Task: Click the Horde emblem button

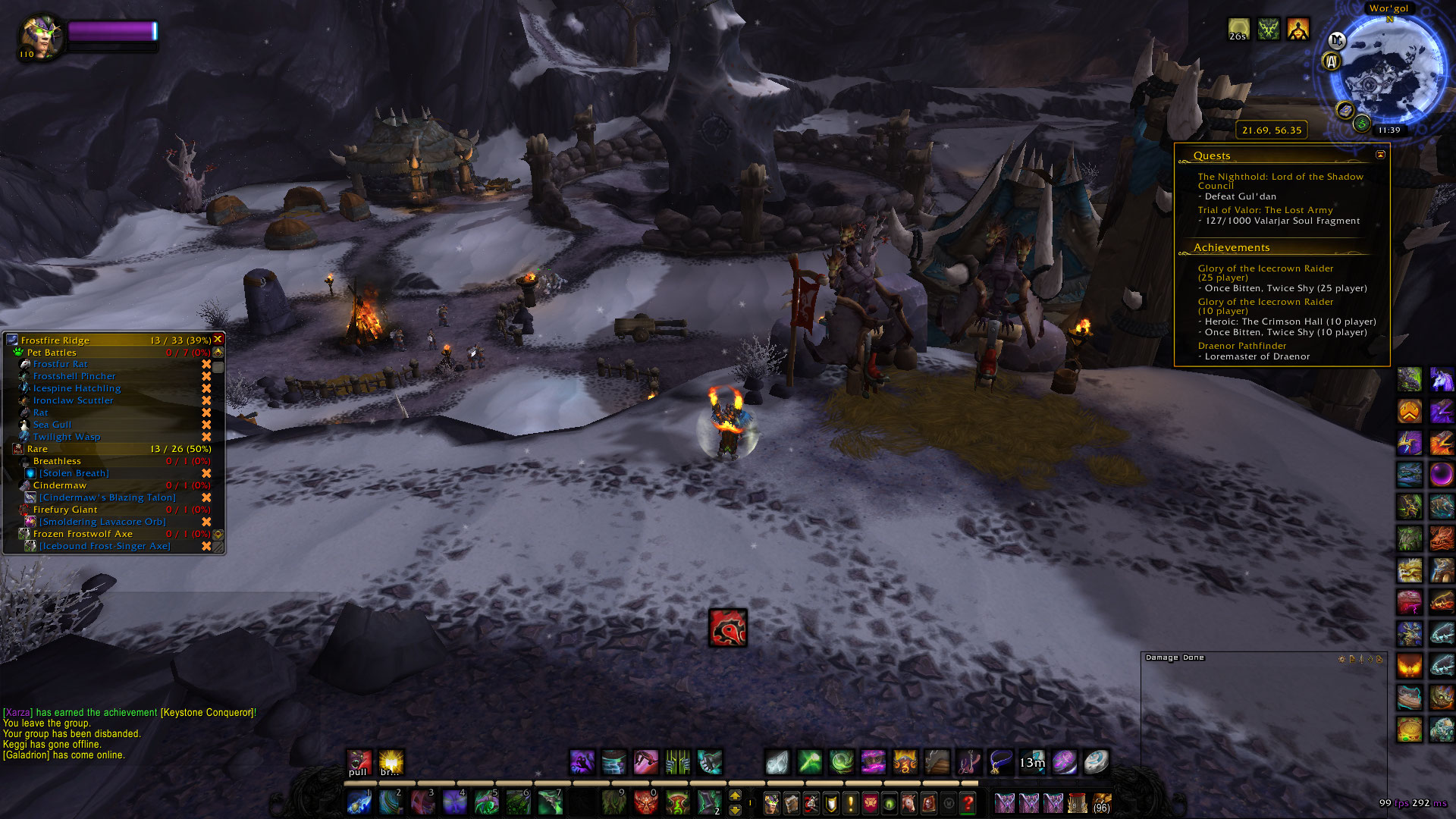Action: [x=728, y=628]
